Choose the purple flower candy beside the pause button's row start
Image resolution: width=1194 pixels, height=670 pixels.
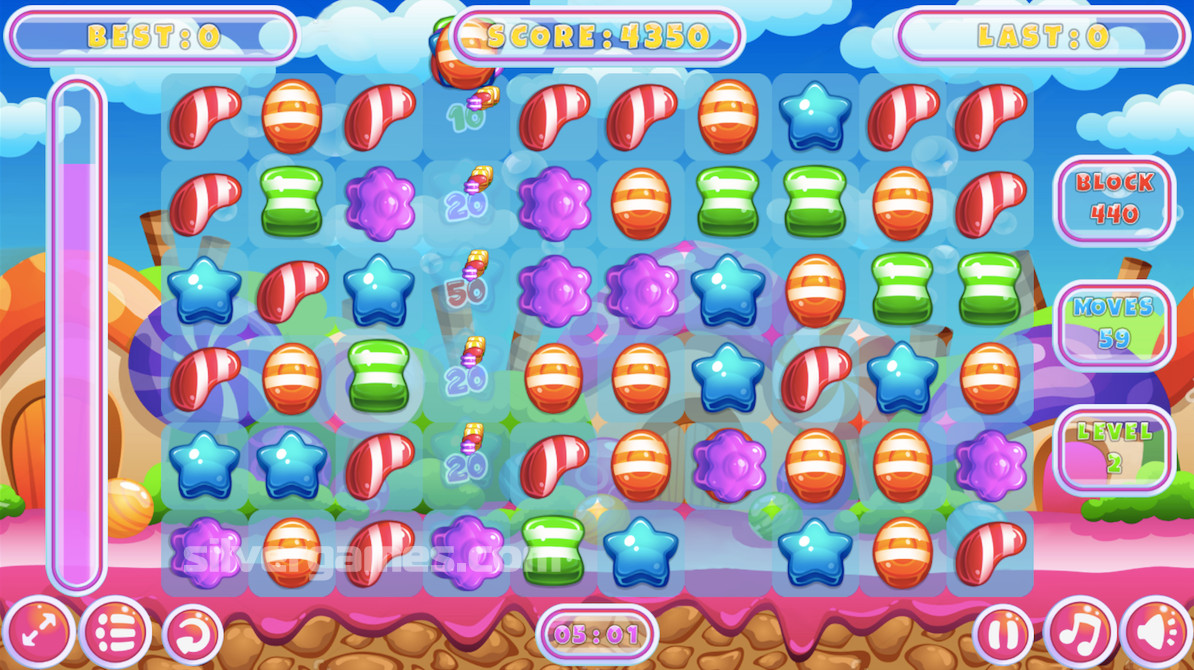pyautogui.click(x=205, y=551)
